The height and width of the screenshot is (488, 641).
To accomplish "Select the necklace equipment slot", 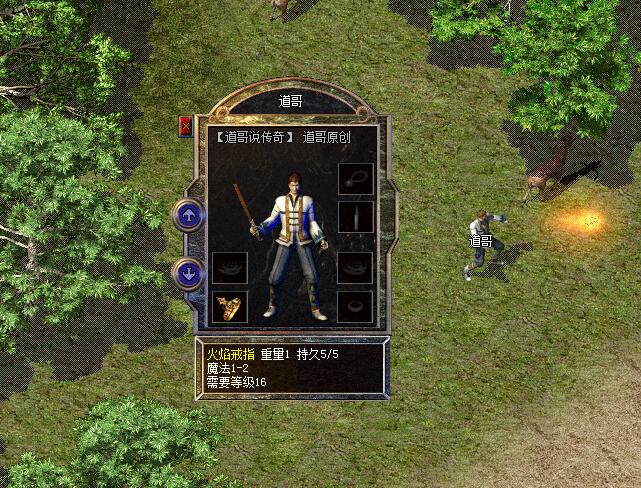I will click(355, 179).
